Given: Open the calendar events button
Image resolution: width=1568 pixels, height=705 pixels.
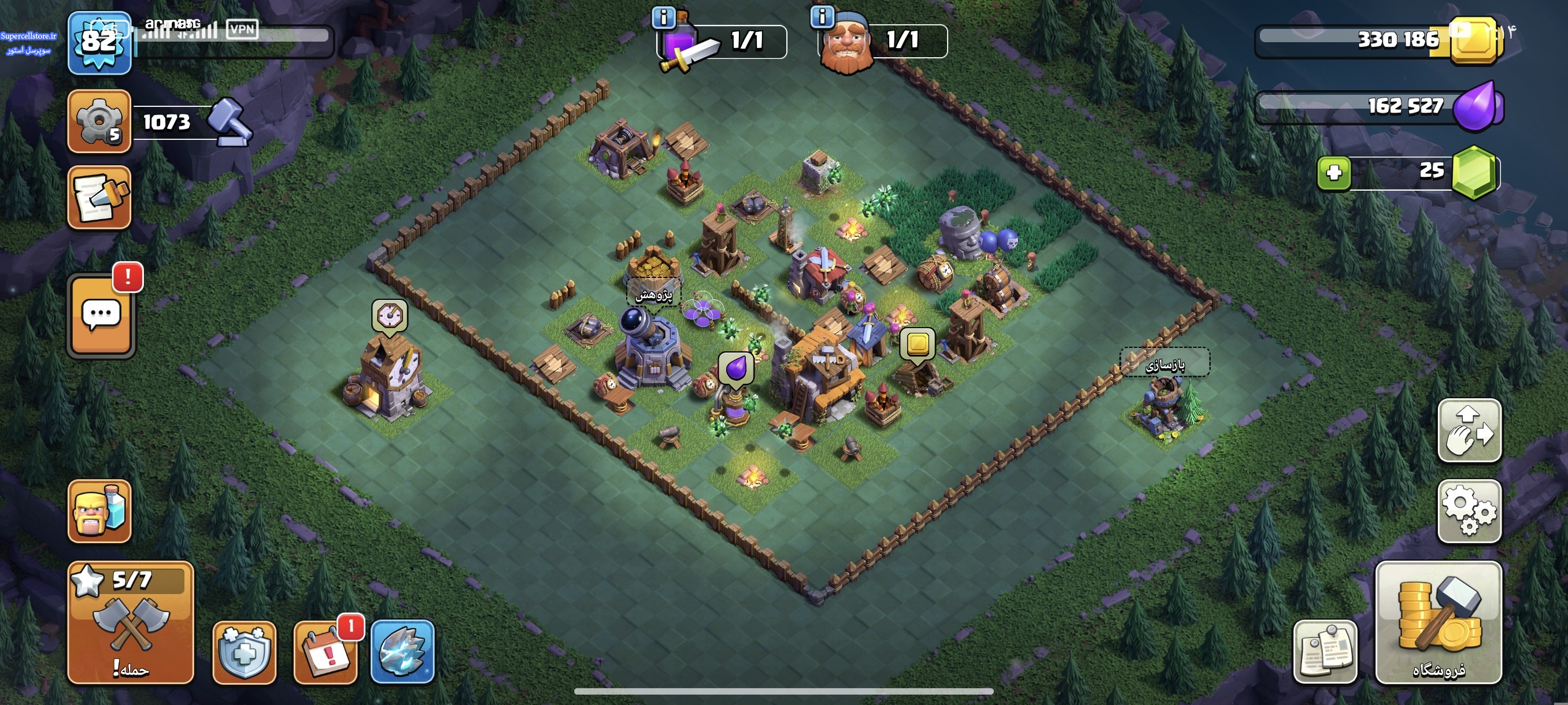Looking at the screenshot, I should tap(326, 652).
